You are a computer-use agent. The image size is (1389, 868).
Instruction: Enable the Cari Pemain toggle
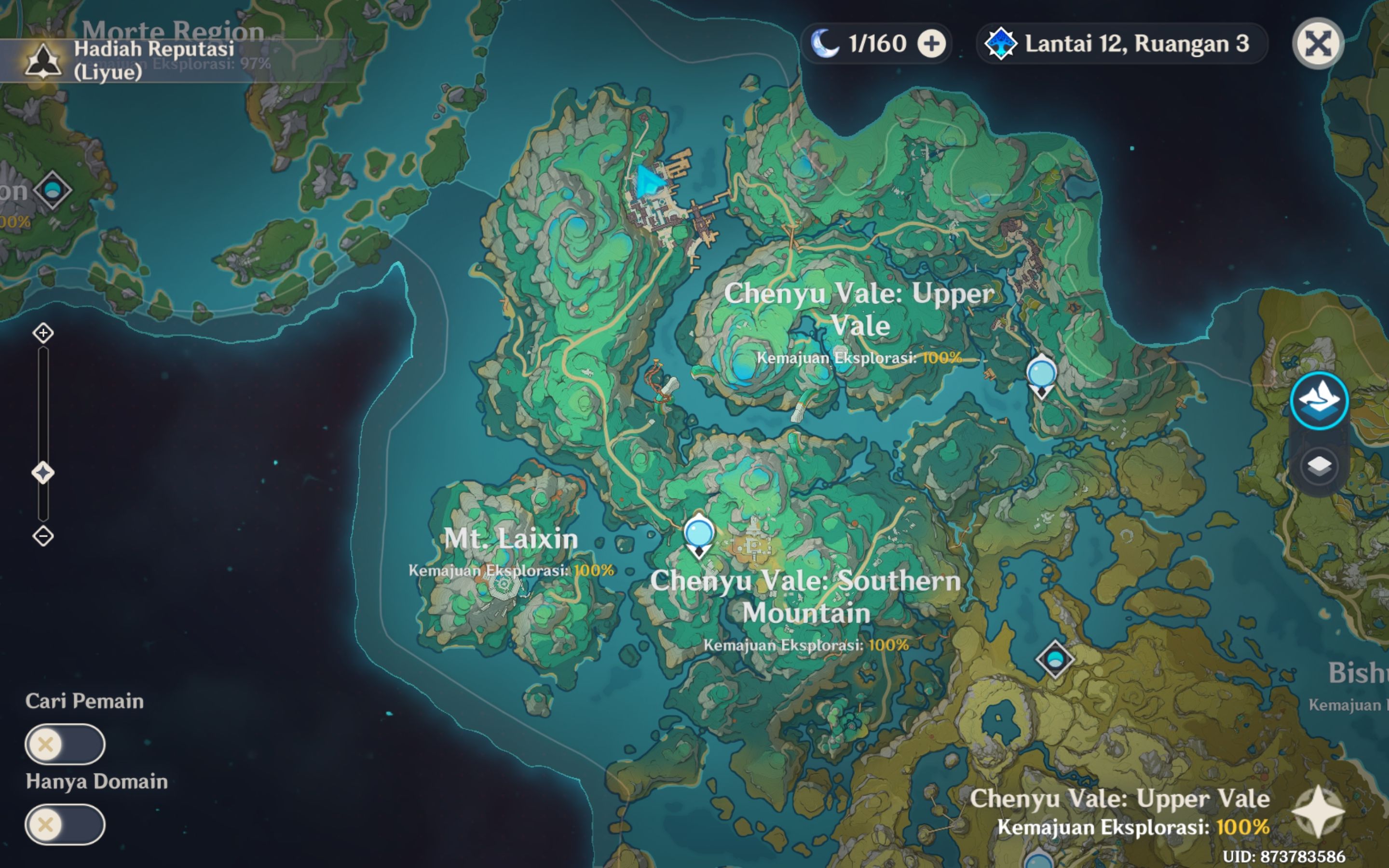click(65, 744)
